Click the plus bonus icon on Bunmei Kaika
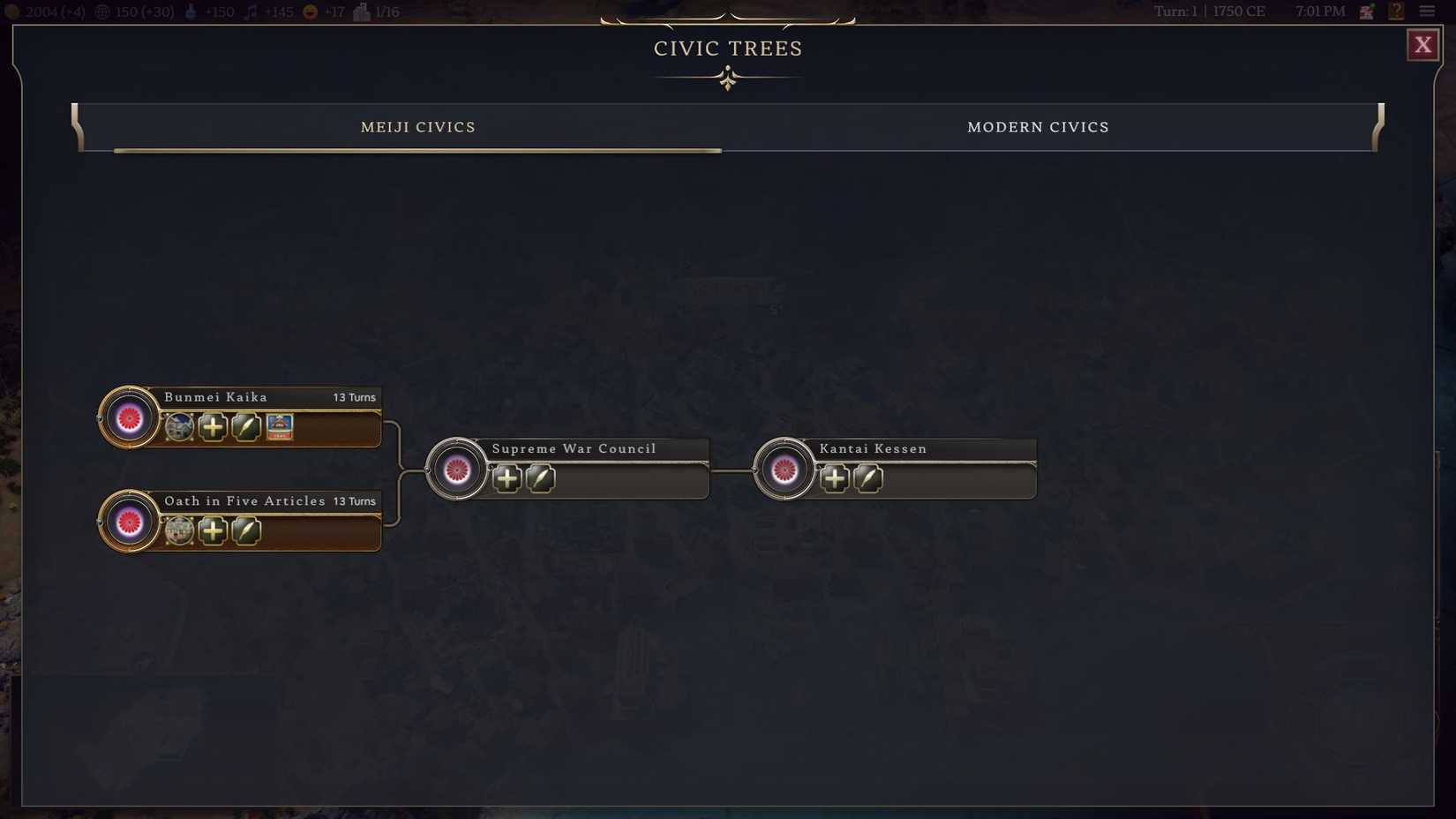 pos(212,427)
